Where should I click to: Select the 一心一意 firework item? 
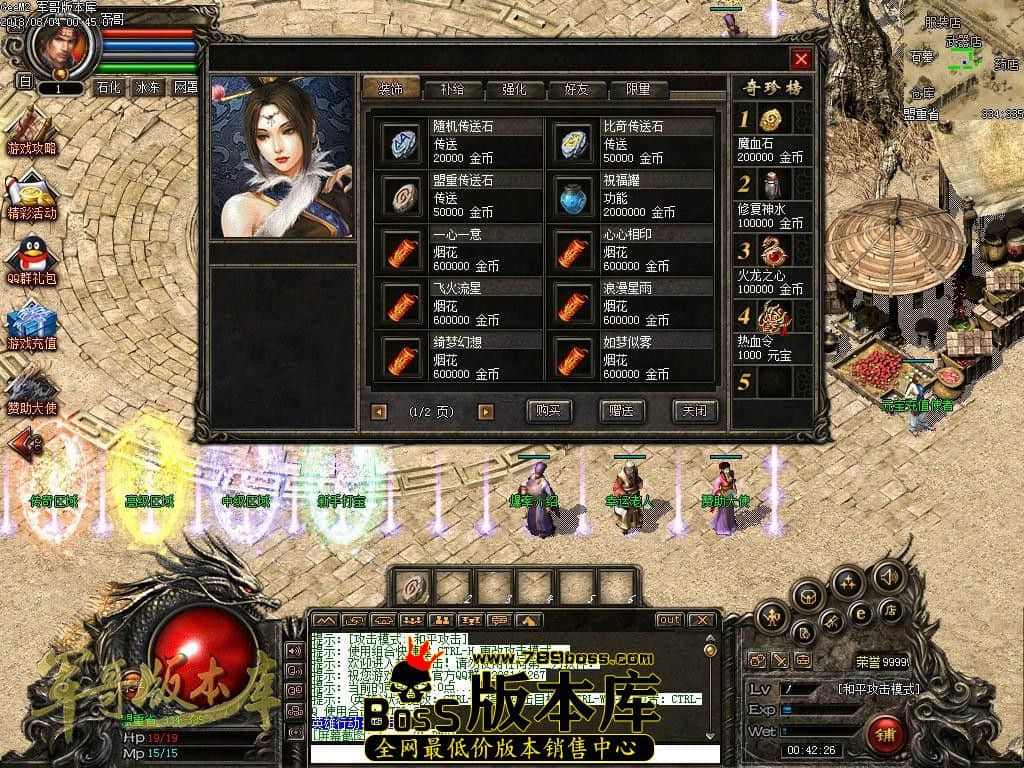coord(404,250)
